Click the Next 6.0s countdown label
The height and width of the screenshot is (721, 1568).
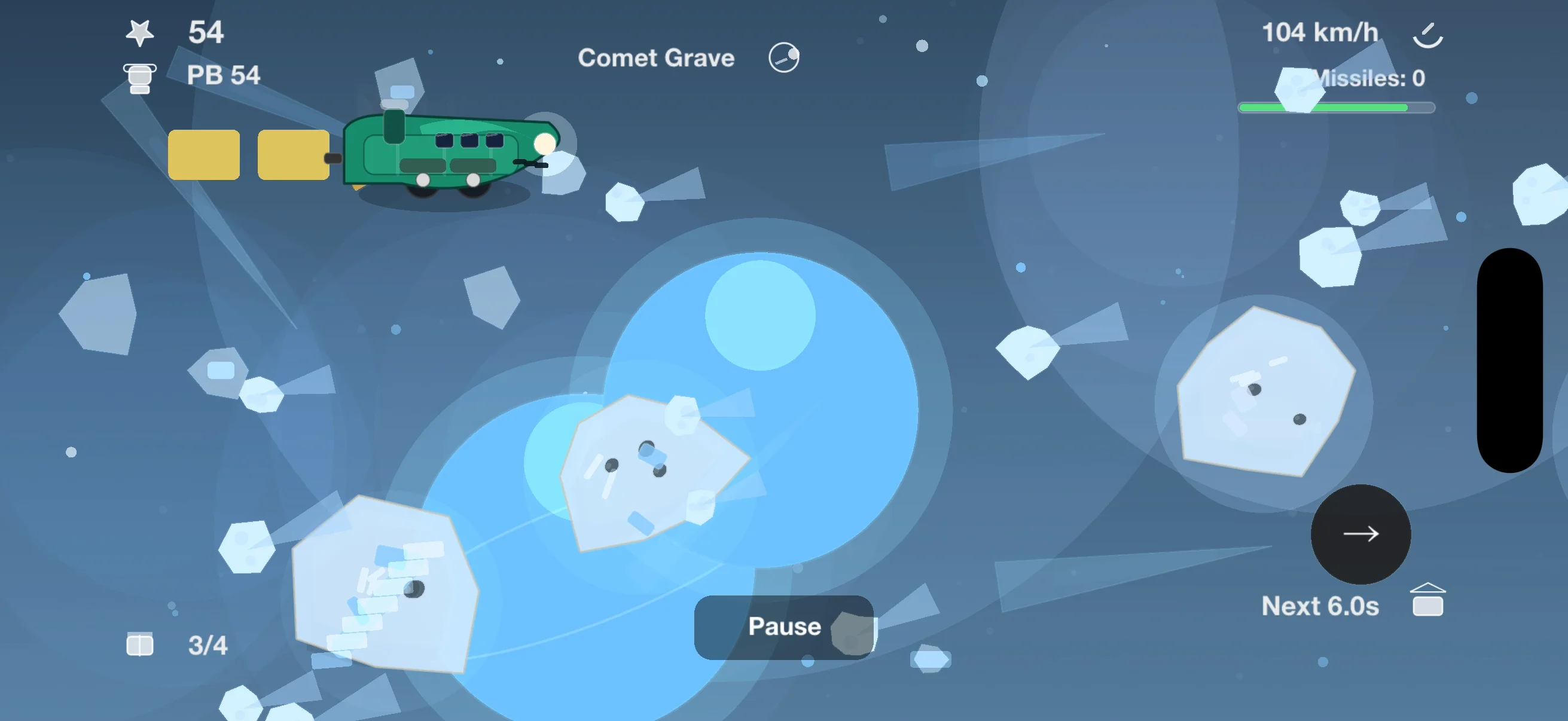(1321, 606)
